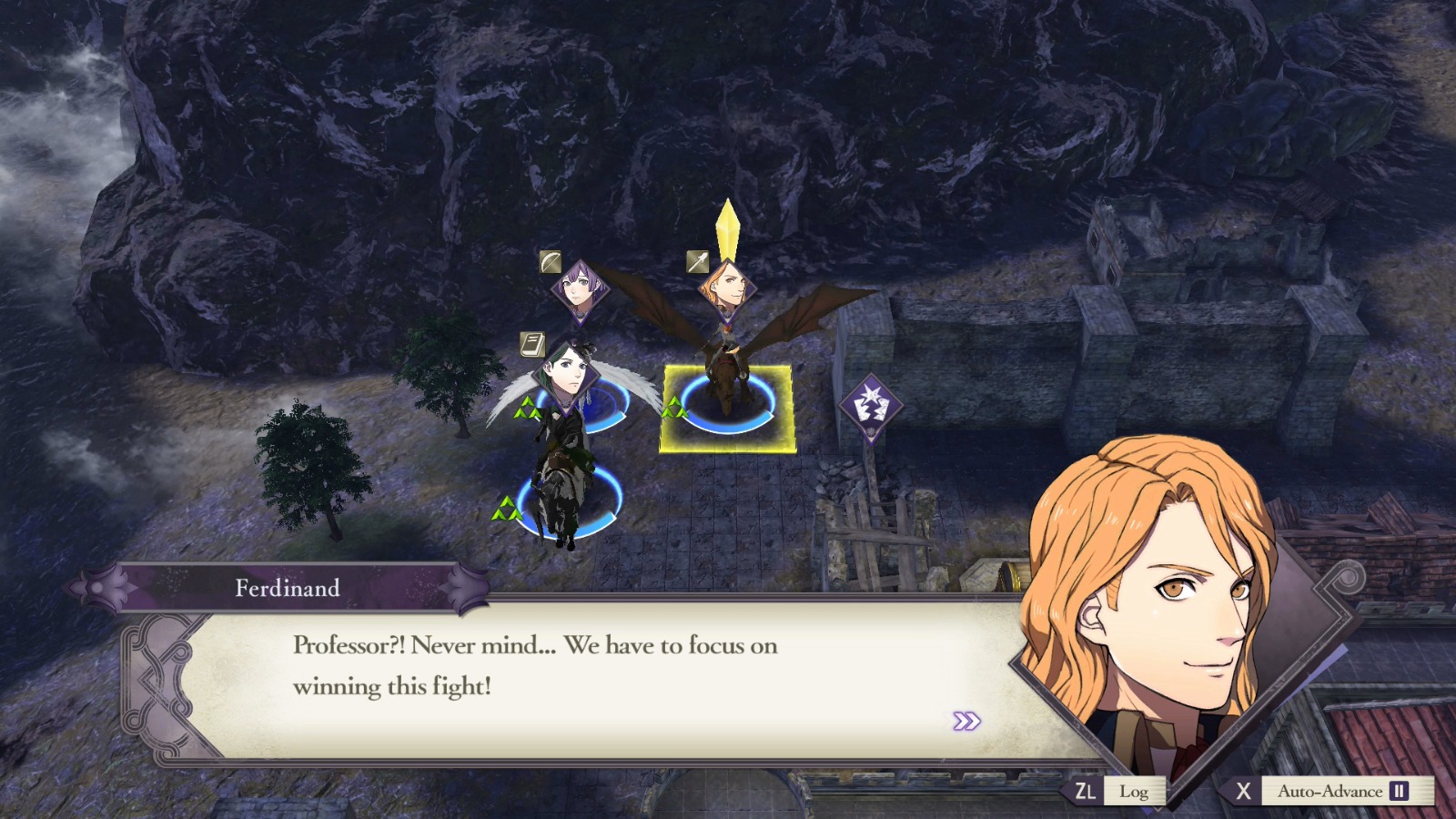Image resolution: width=1456 pixels, height=819 pixels.
Task: Click the green chevrons on the wyvern rider's tile
Action: 672,407
